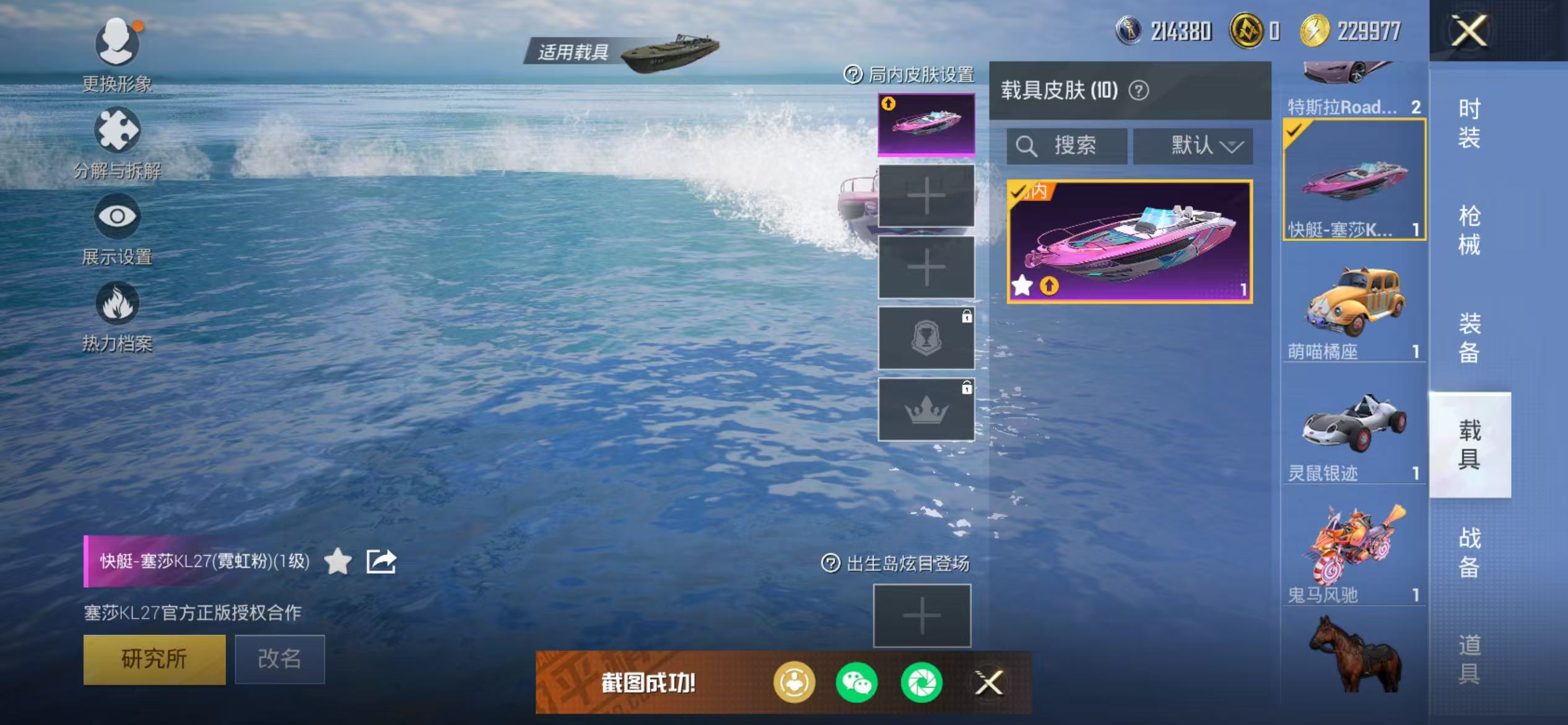Toggle the star beside the vehicle name
This screenshot has height=725, width=1568.
338,561
